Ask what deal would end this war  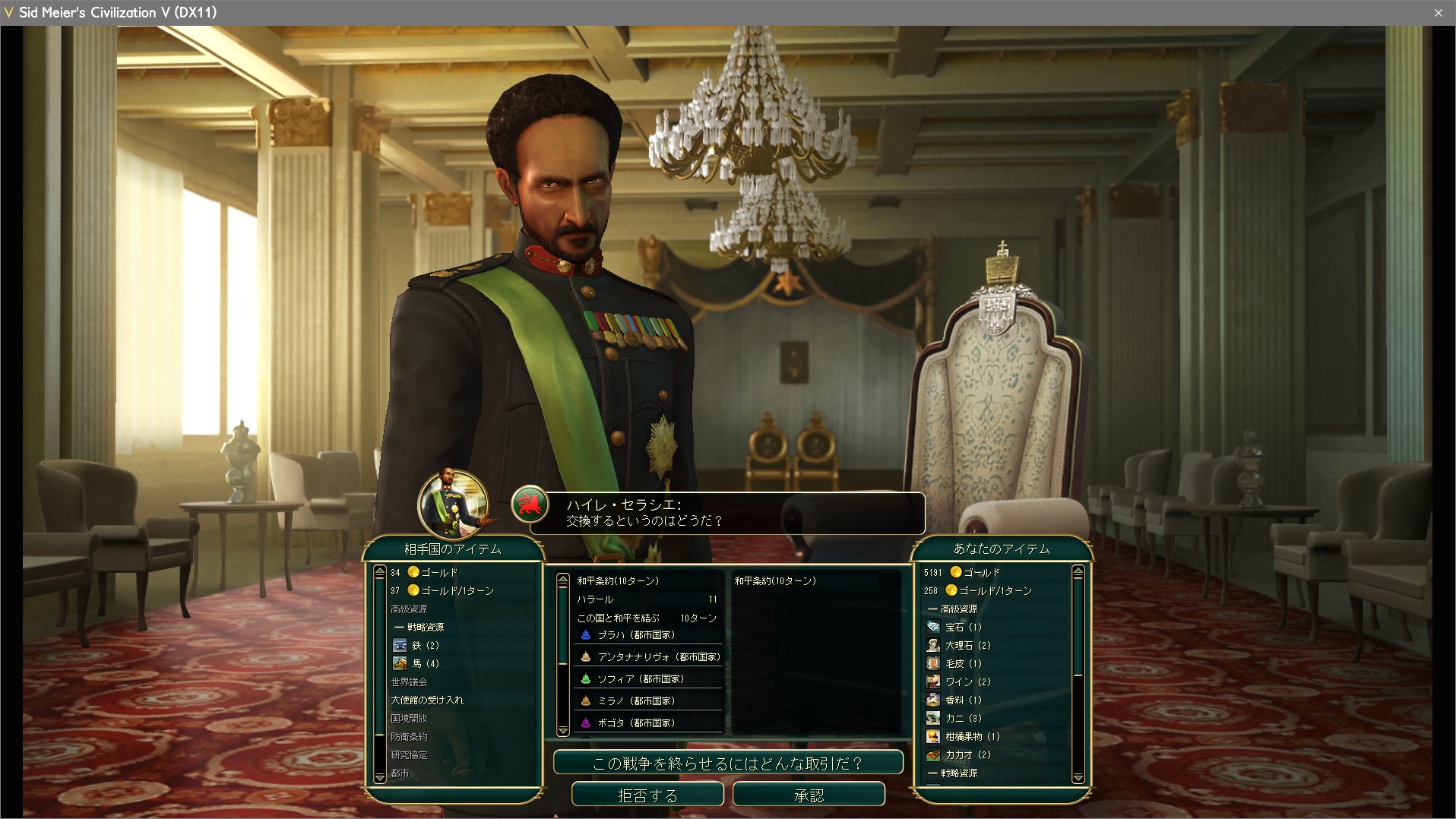728,763
